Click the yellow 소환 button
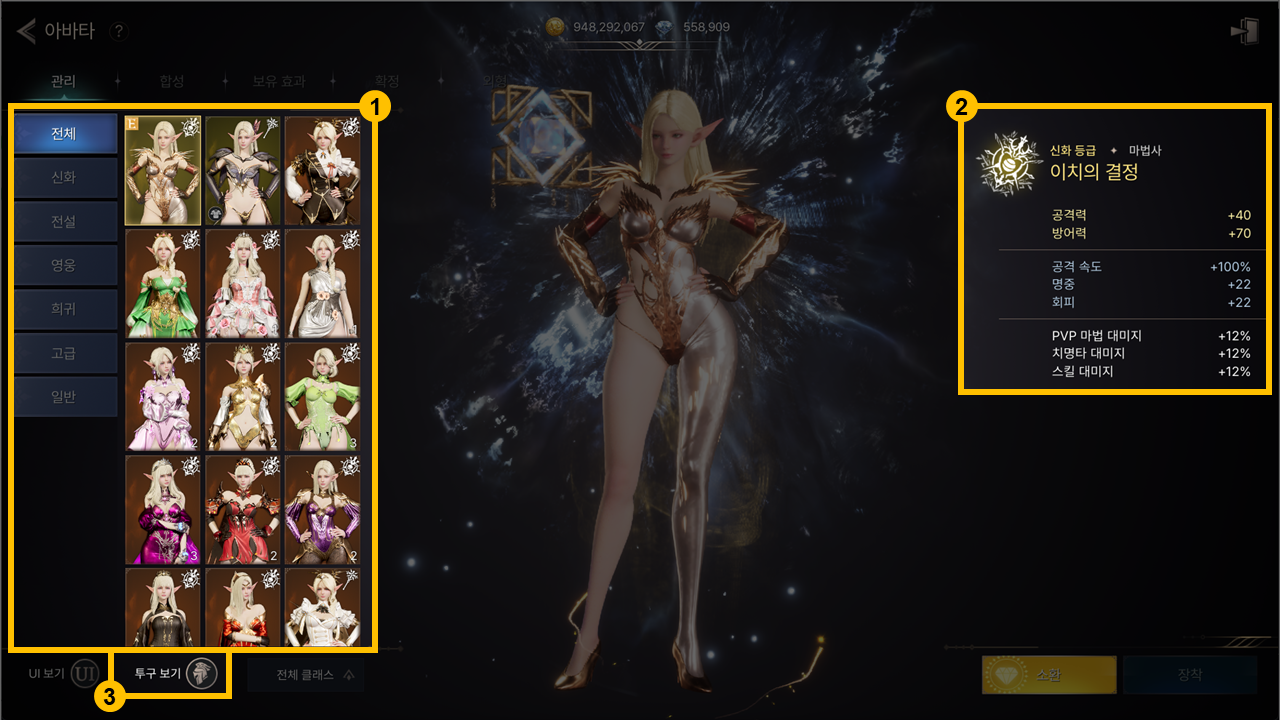 [1049, 675]
